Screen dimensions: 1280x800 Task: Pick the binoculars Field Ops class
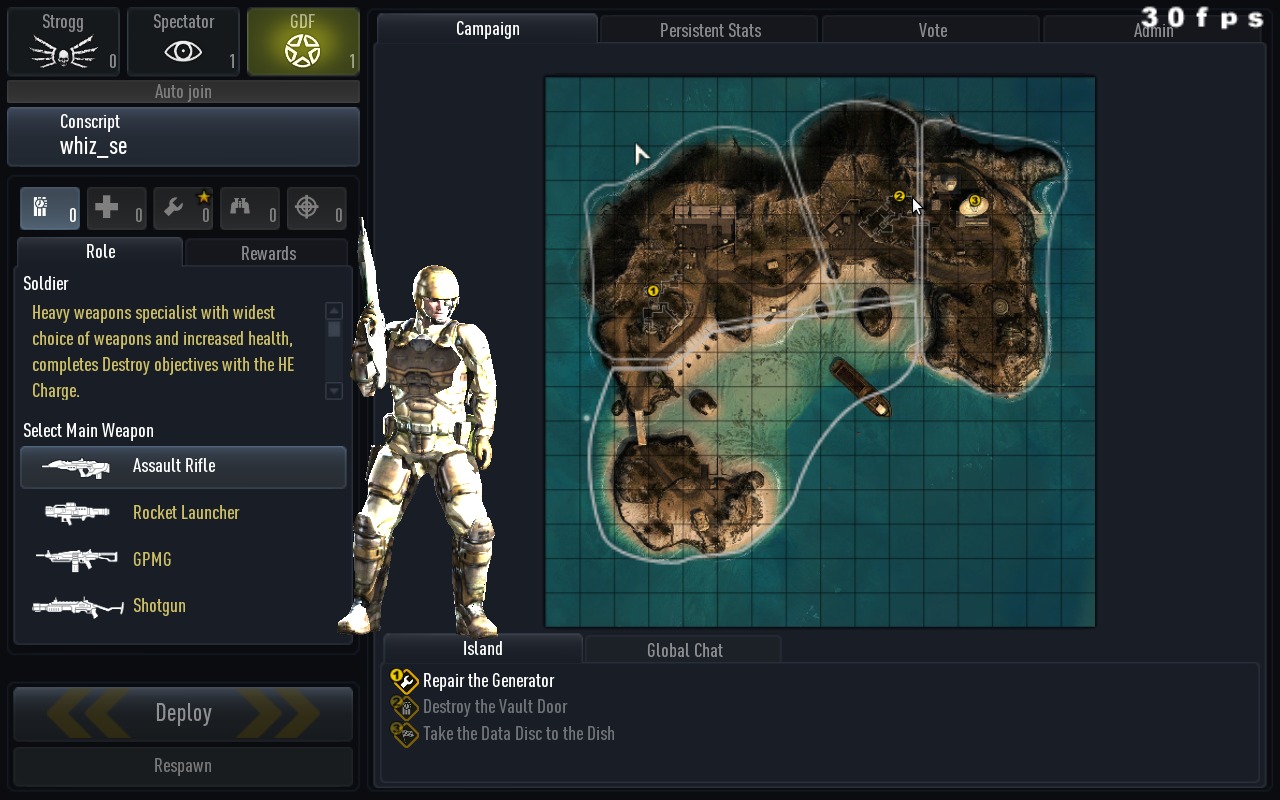pos(249,209)
